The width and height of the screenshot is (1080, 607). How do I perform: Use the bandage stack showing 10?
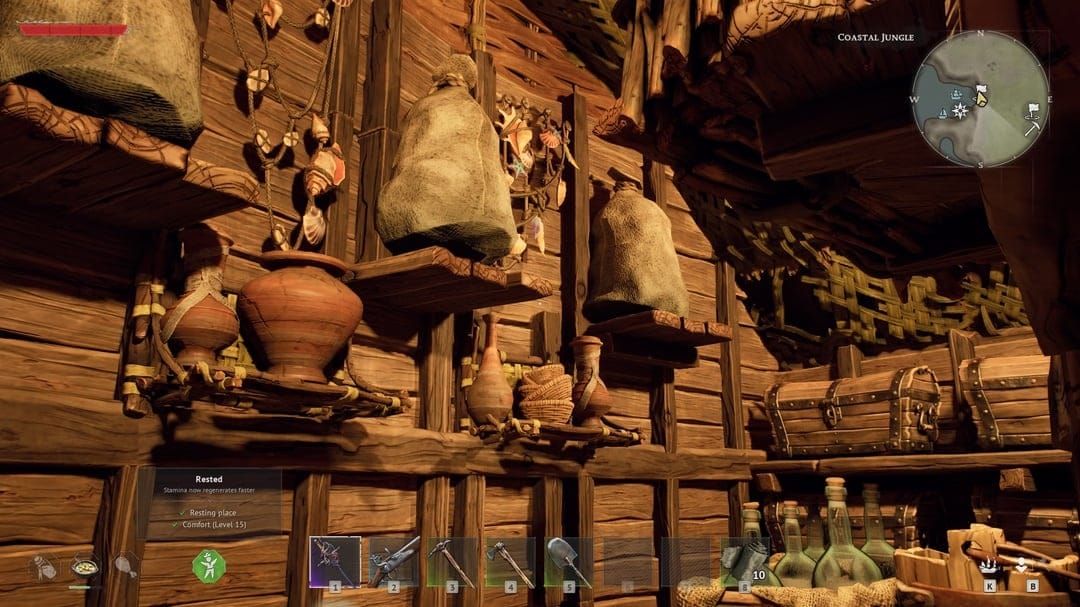point(744,561)
